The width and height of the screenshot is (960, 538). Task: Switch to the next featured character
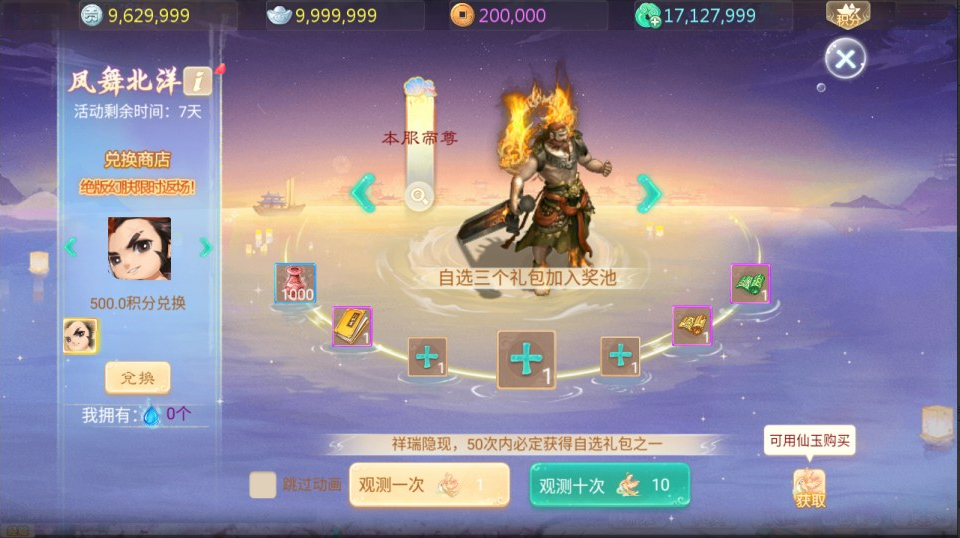[650, 193]
